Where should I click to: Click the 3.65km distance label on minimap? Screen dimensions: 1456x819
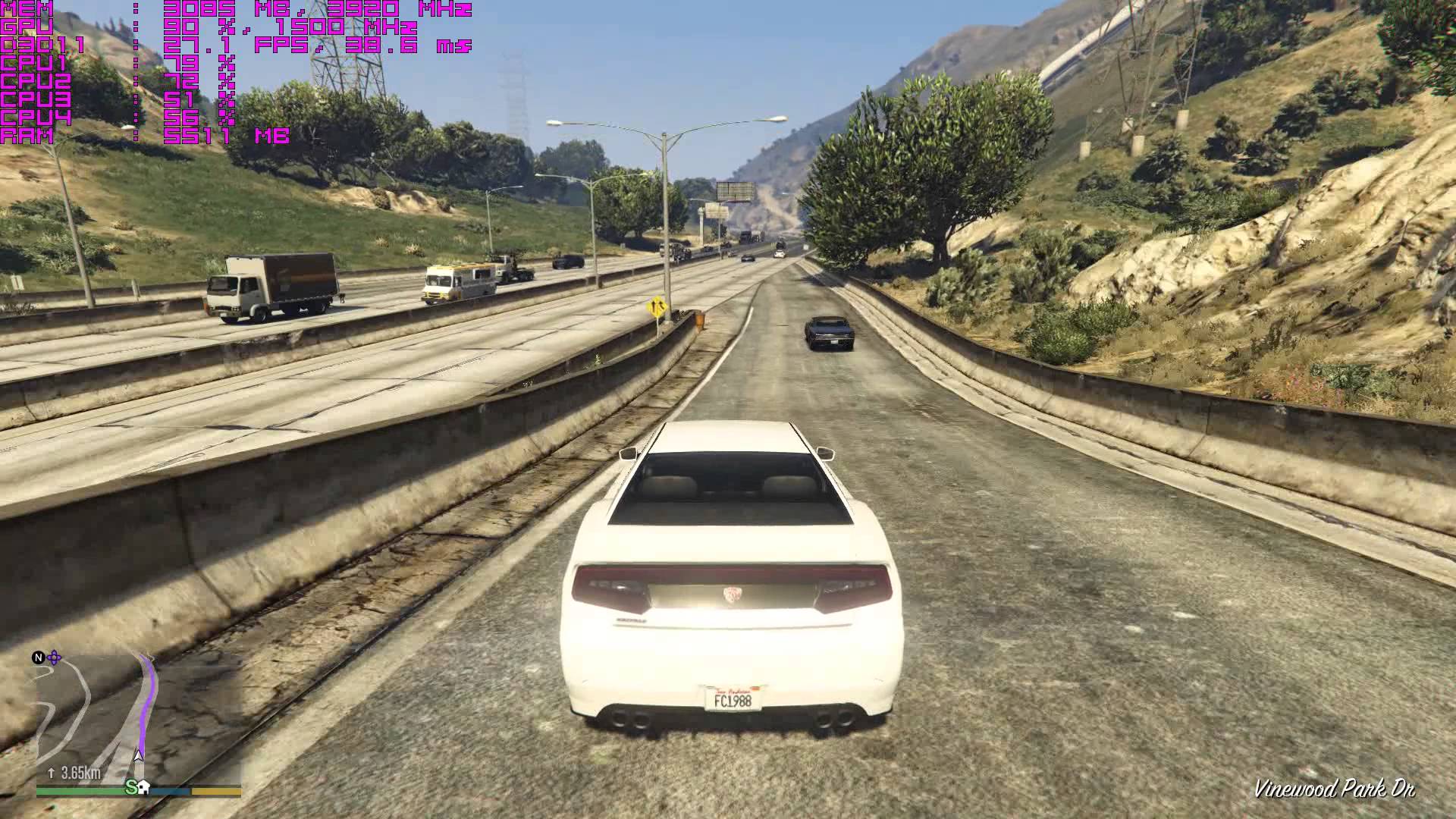pyautogui.click(x=80, y=773)
